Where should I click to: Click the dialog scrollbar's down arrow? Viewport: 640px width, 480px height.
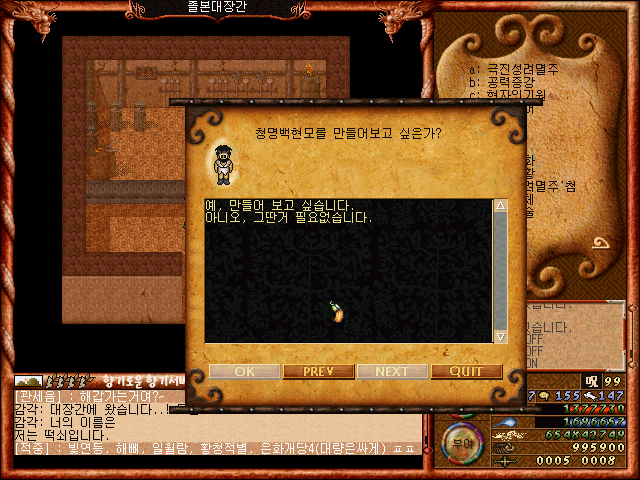(500, 337)
